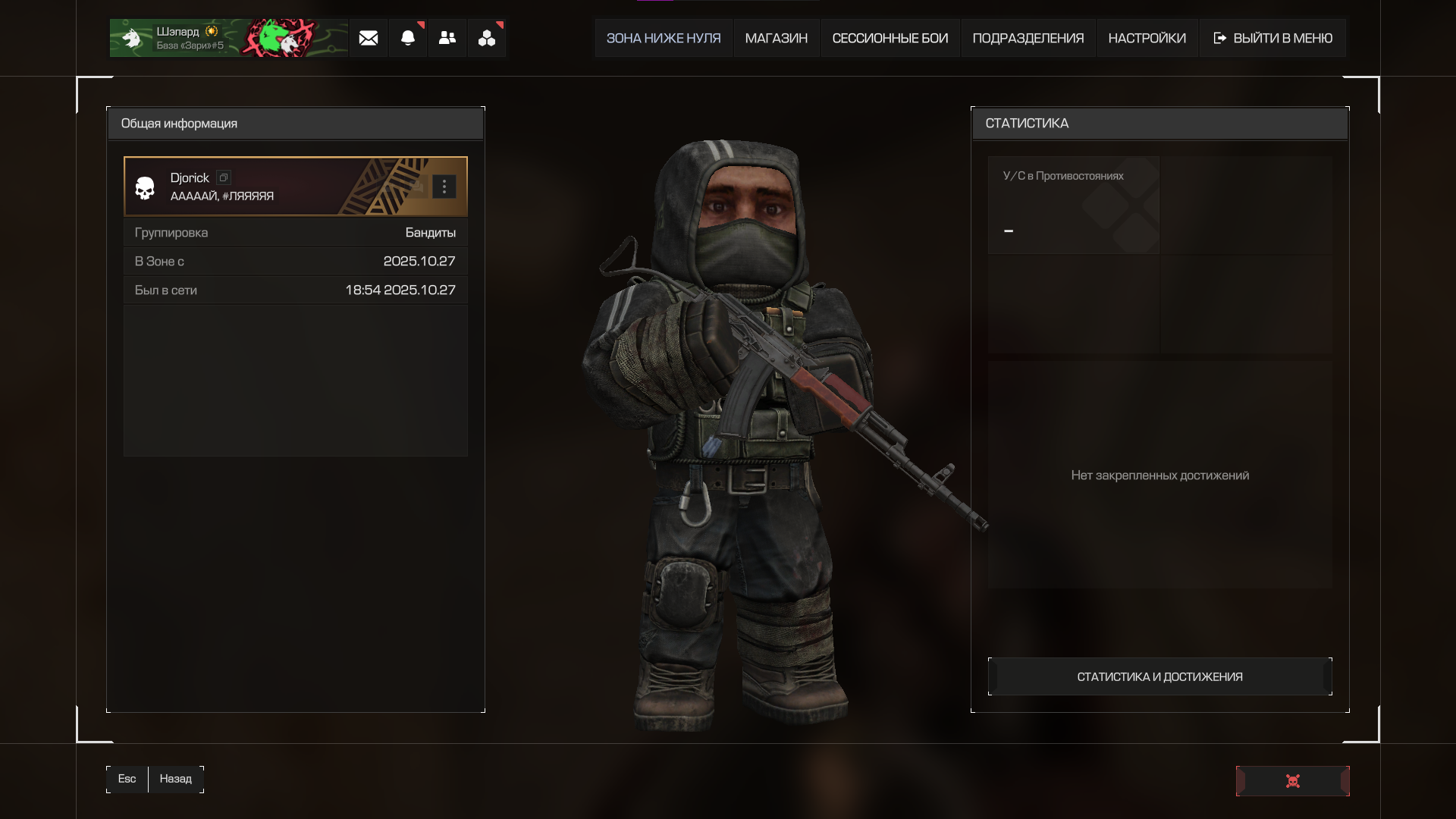1456x819 pixels.
Task: Open Шэпард player profile banner
Action: point(228,39)
